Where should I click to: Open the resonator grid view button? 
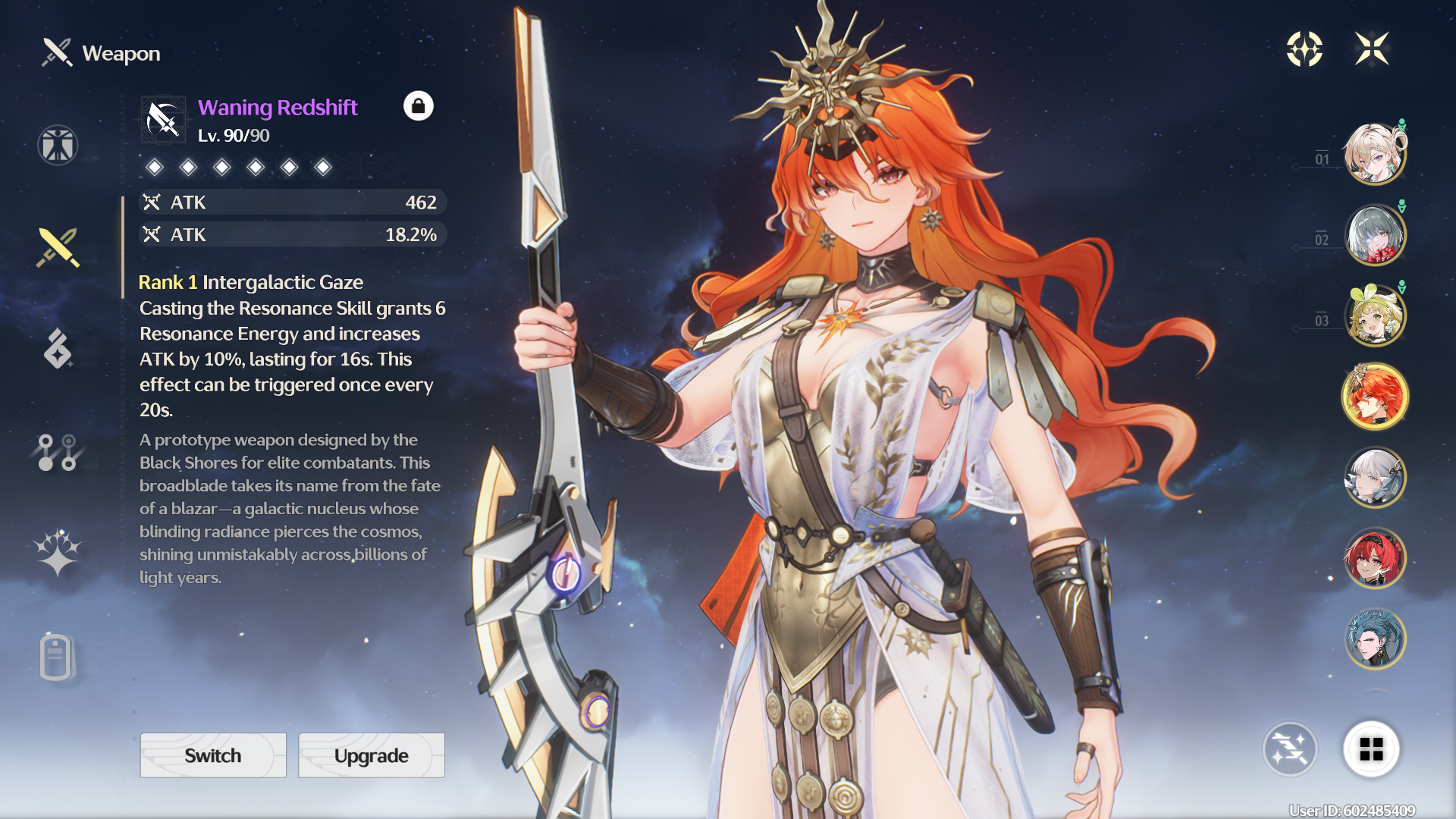(1371, 749)
